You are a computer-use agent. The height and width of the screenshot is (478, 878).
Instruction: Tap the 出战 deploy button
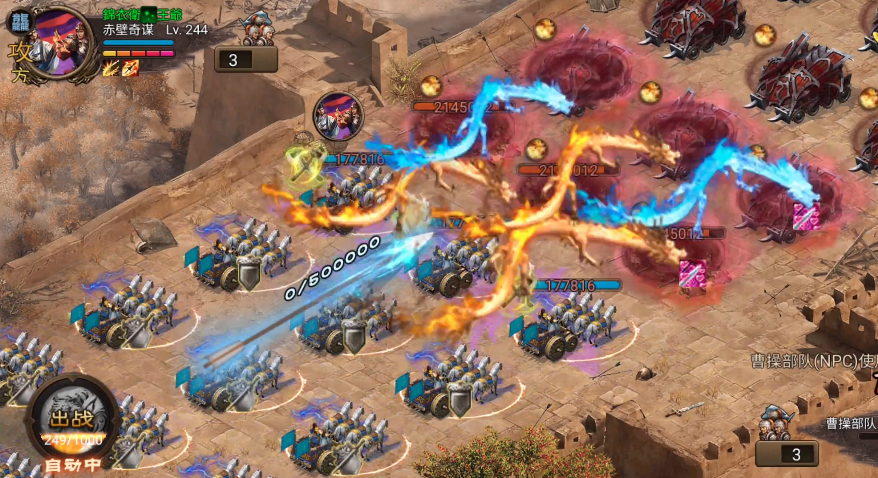coord(72,420)
